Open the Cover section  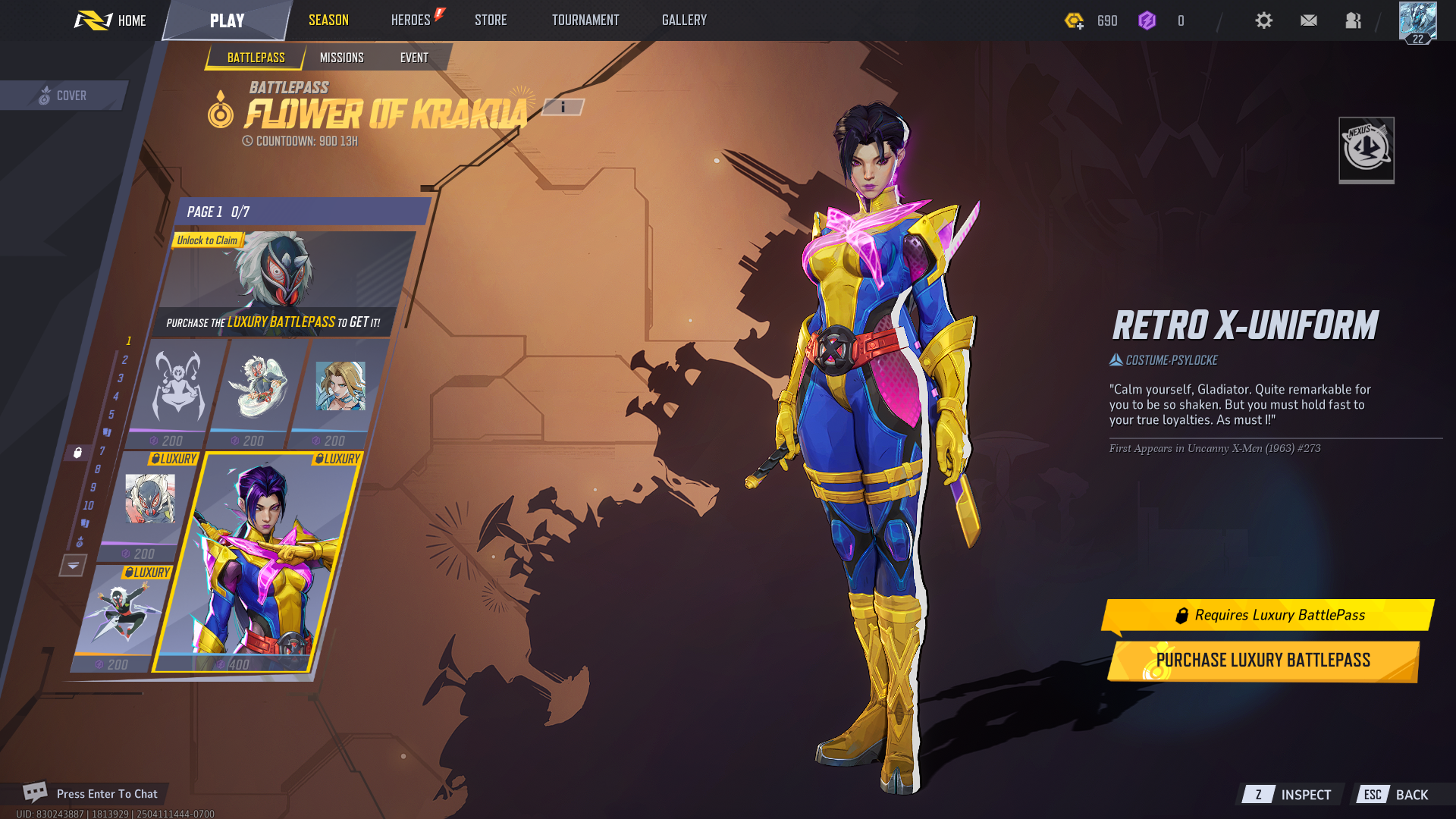[x=64, y=96]
